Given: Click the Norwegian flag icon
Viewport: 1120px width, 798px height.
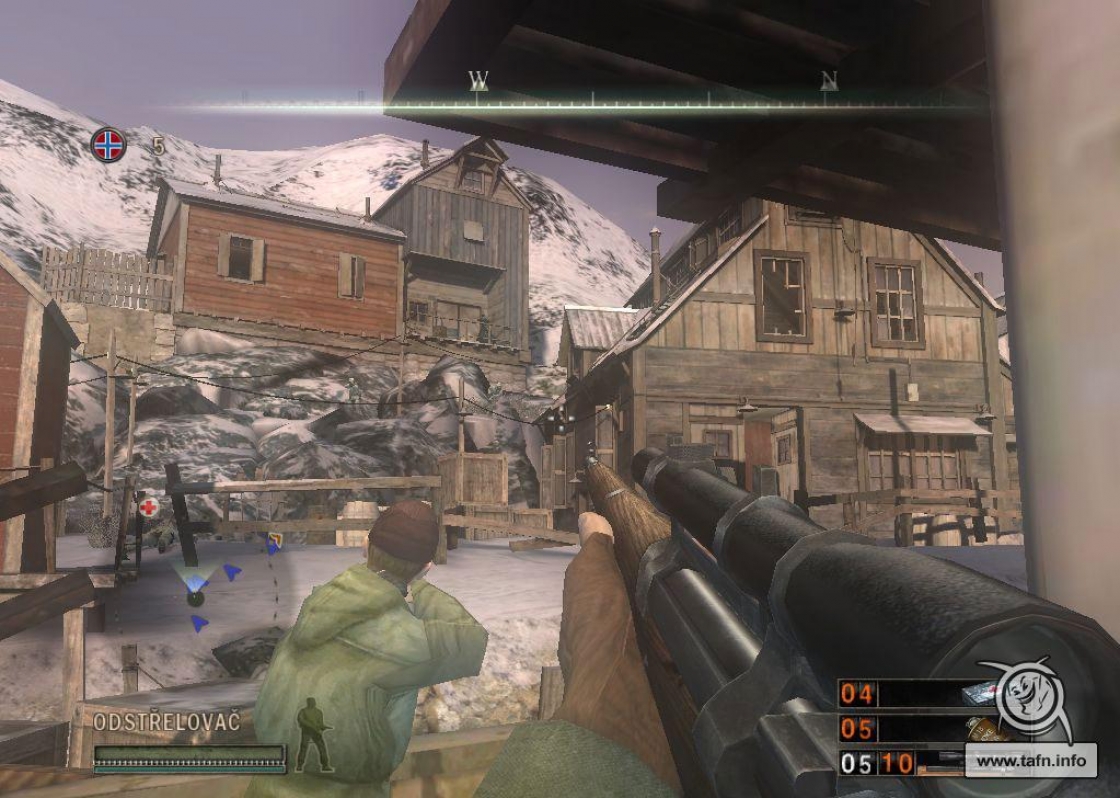Looking at the screenshot, I should click(x=109, y=145).
